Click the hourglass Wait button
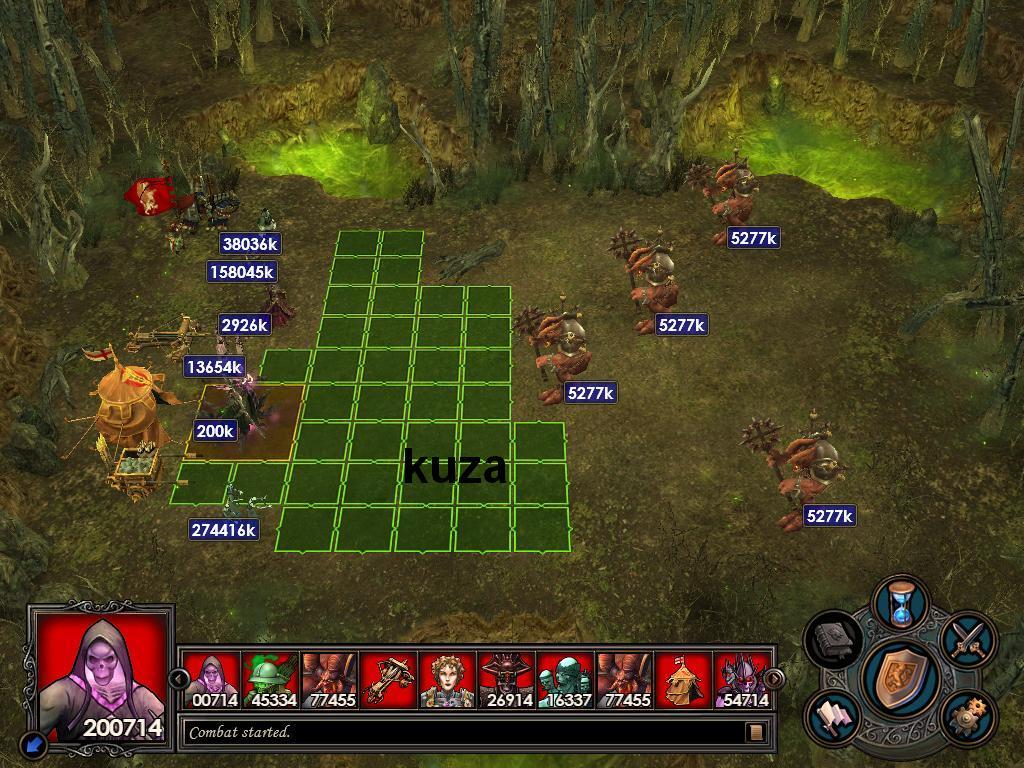This screenshot has width=1024, height=768. 901,604
